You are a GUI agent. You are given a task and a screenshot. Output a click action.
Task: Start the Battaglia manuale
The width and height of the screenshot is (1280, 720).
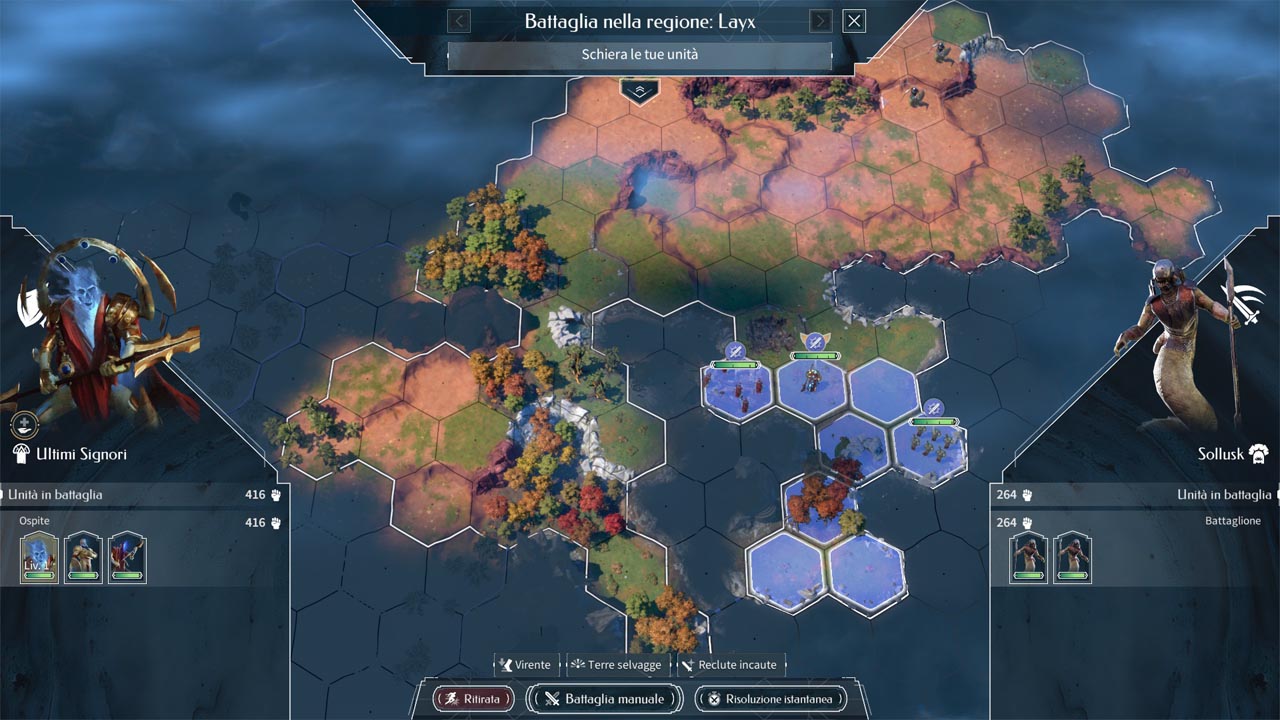point(604,699)
